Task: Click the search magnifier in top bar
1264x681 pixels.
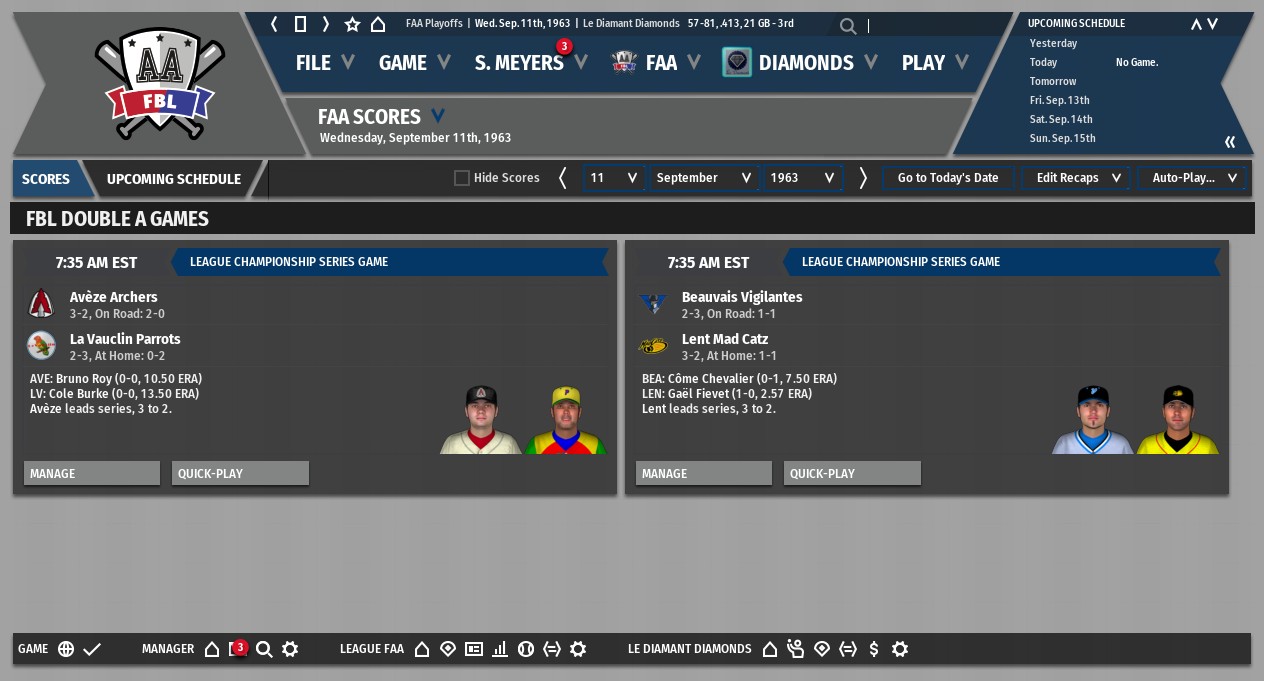Action: coord(848,27)
